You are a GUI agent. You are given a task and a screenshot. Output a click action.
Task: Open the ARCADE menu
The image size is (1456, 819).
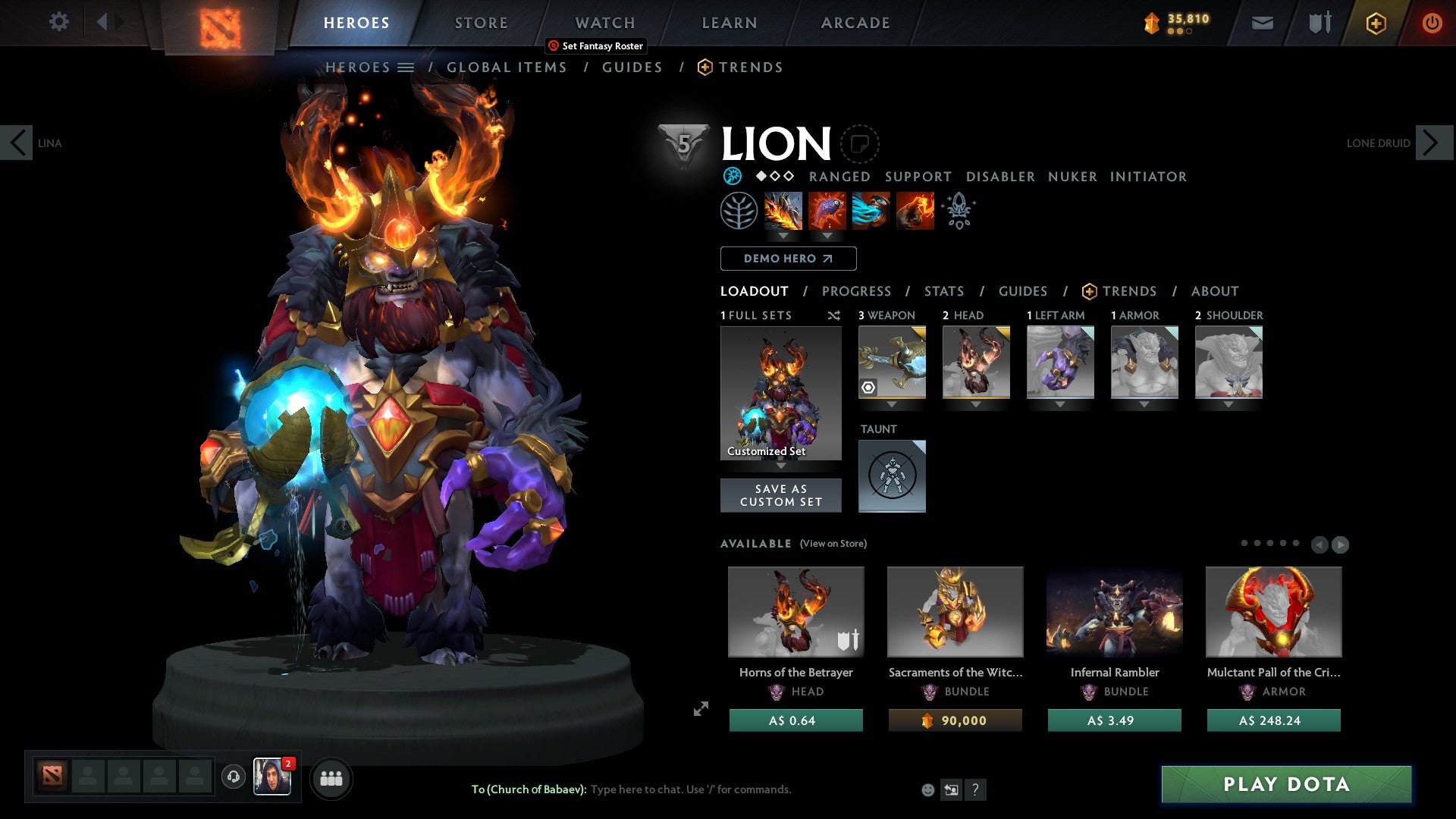coord(855,22)
